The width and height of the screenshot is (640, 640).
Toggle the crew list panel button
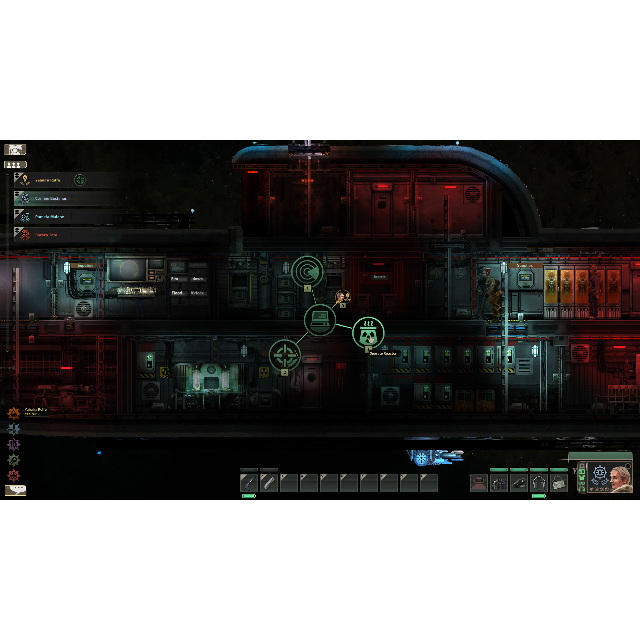point(15,164)
